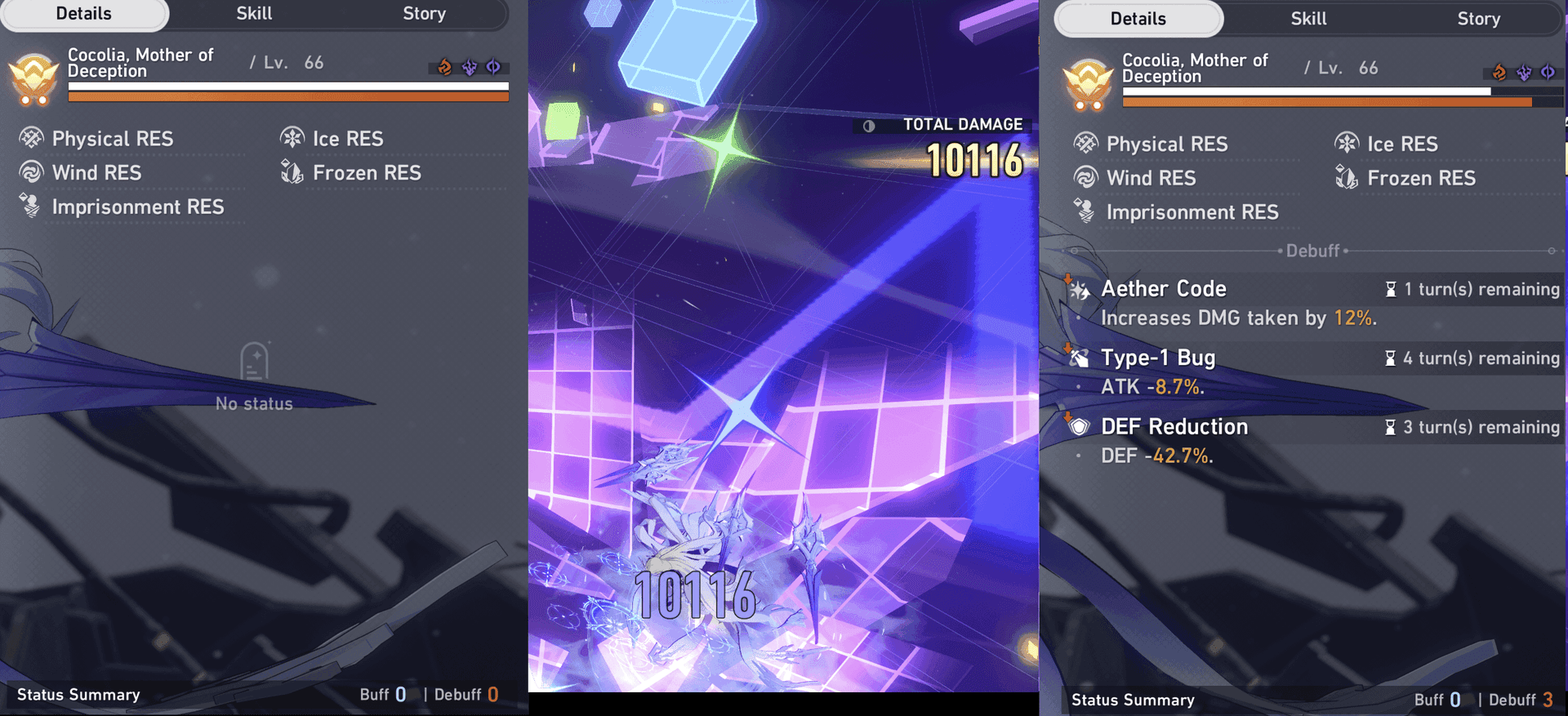Image resolution: width=1568 pixels, height=716 pixels.
Task: Open Story tab in the panel listing debuffs
Action: point(1478,19)
